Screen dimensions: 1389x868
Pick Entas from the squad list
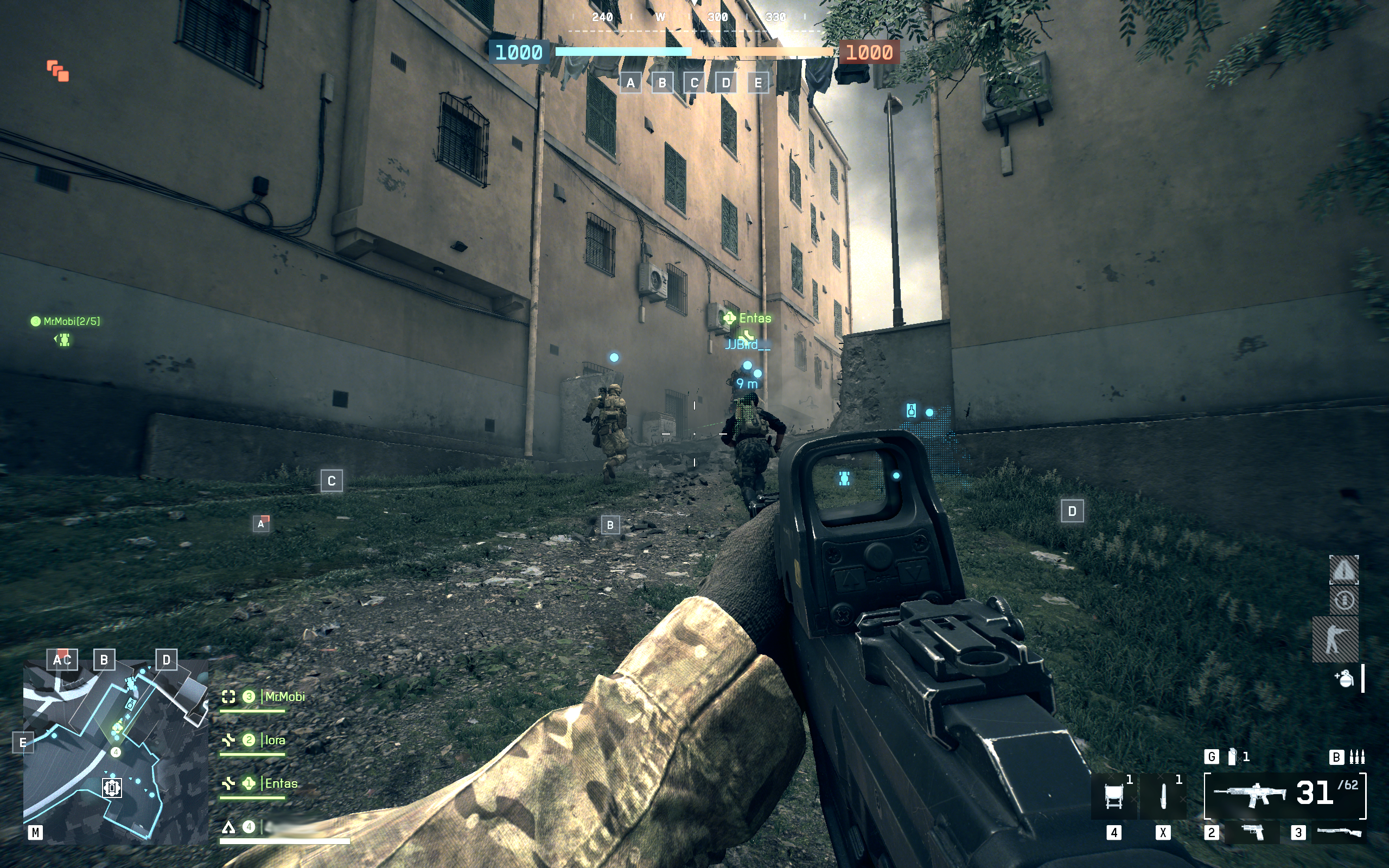[x=281, y=783]
